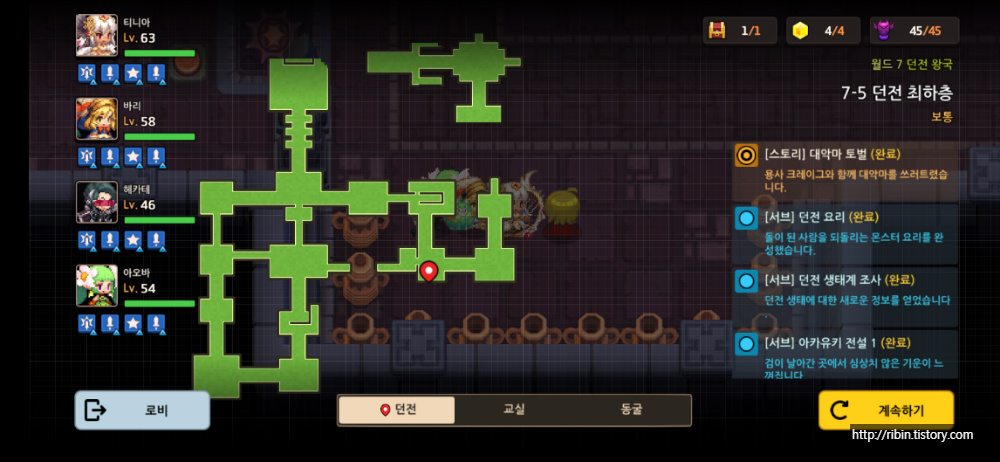
Task: Open the 아카유키 전설 1 sub quest entry
Action: point(846,353)
